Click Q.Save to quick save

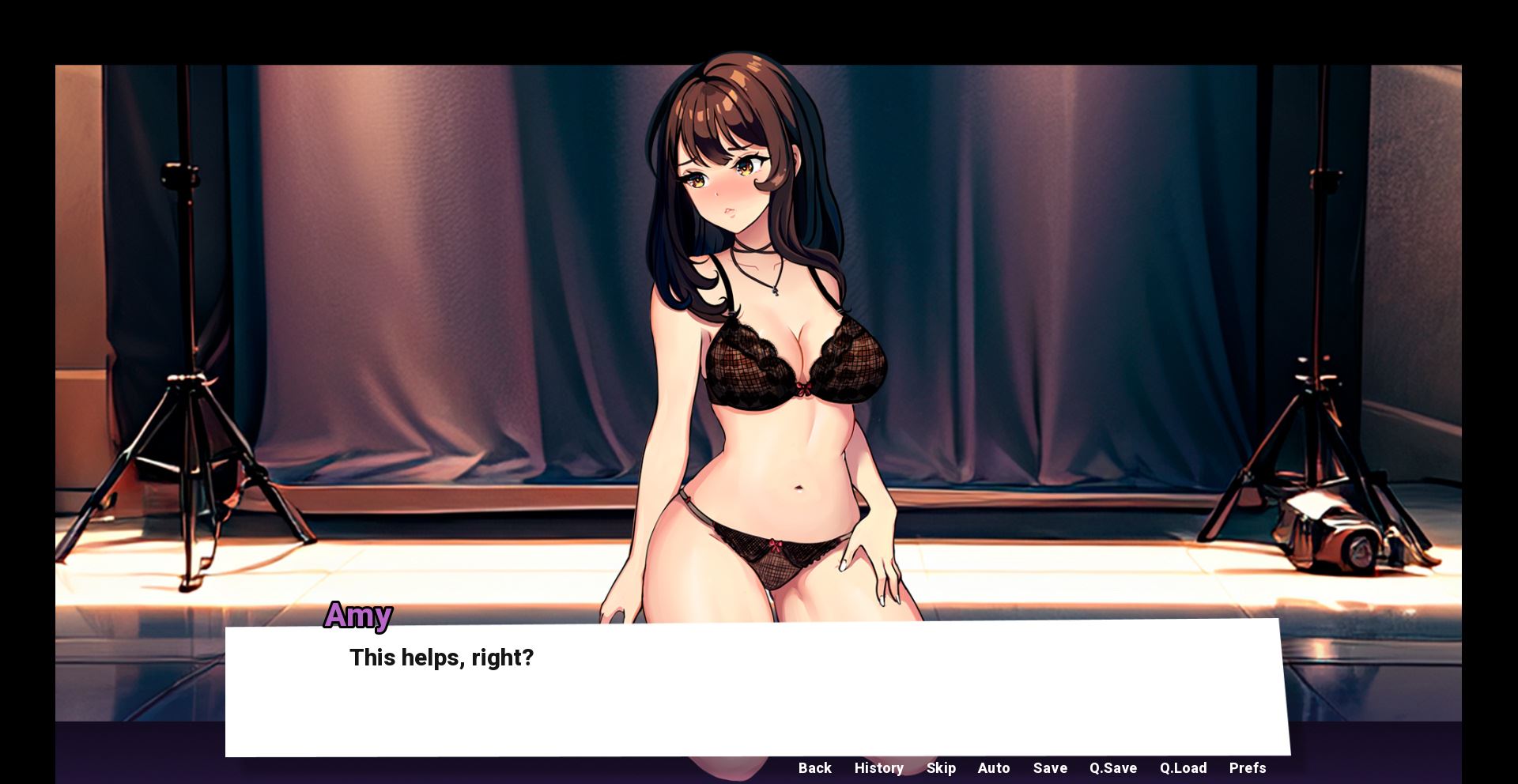pyautogui.click(x=1113, y=767)
